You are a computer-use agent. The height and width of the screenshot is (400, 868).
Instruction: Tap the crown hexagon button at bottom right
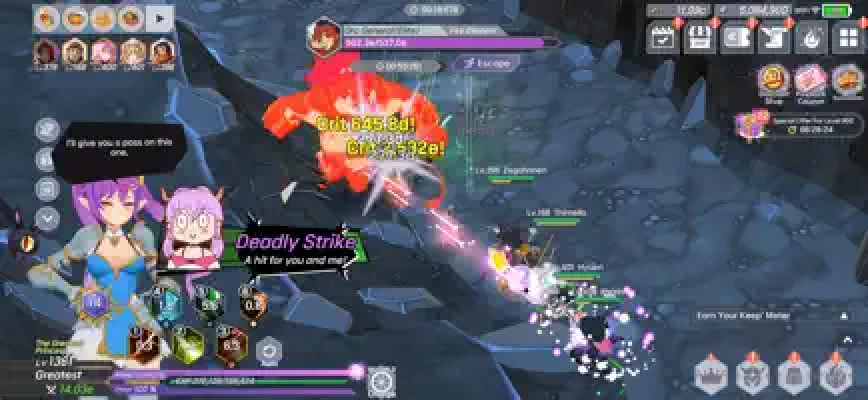tap(710, 376)
